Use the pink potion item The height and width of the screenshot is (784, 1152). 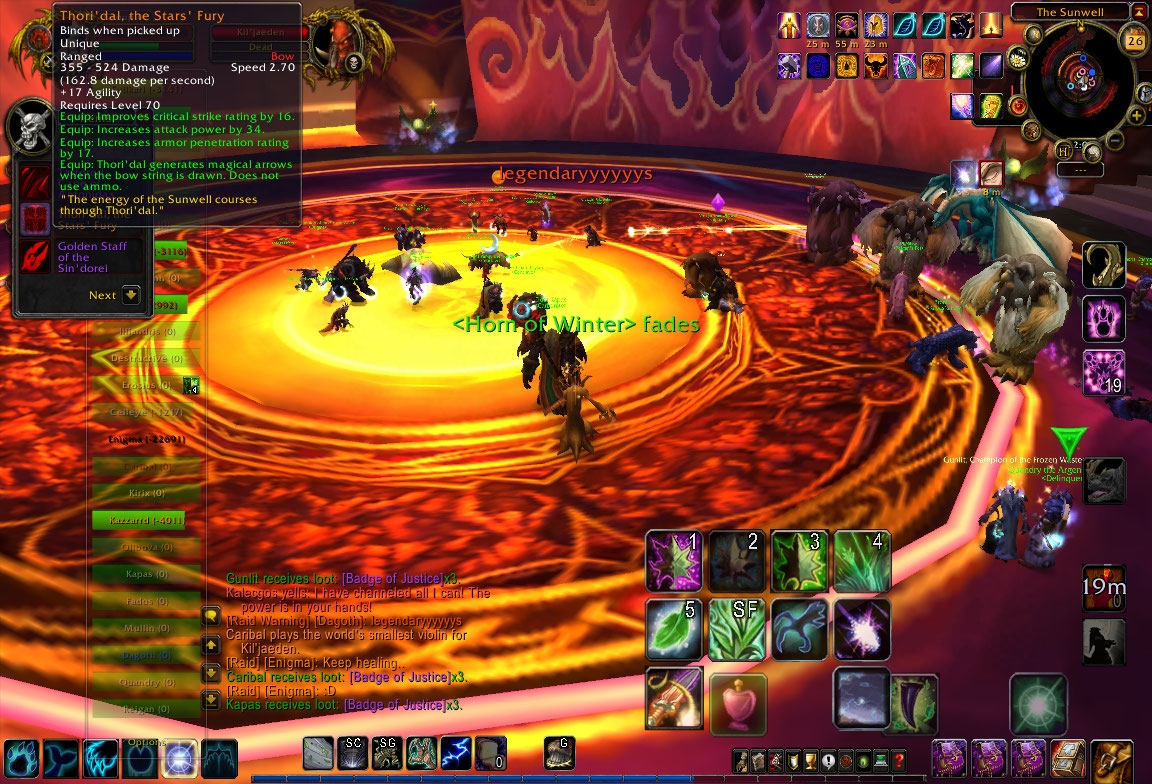(738, 704)
